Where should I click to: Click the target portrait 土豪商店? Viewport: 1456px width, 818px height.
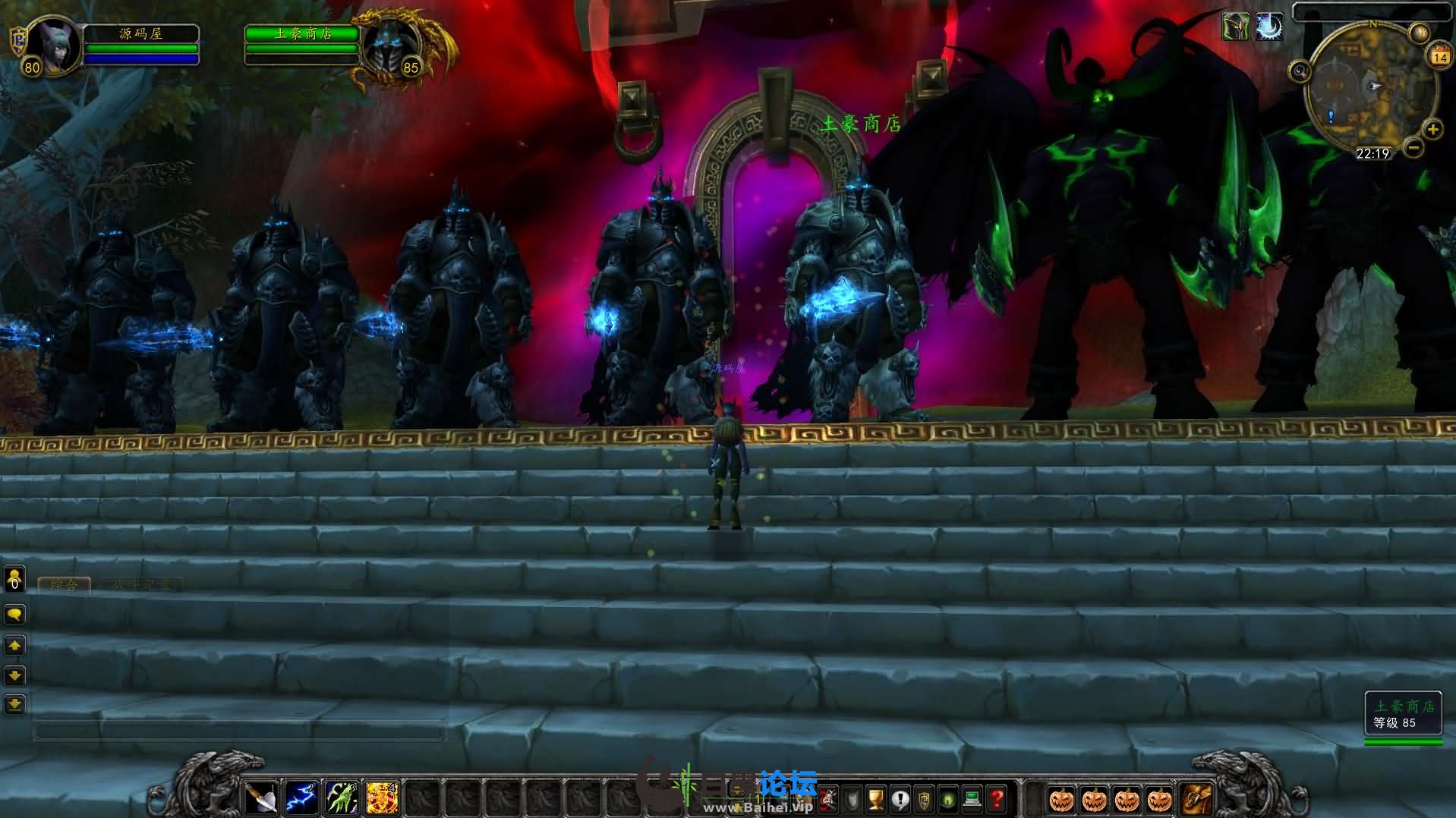[x=390, y=46]
